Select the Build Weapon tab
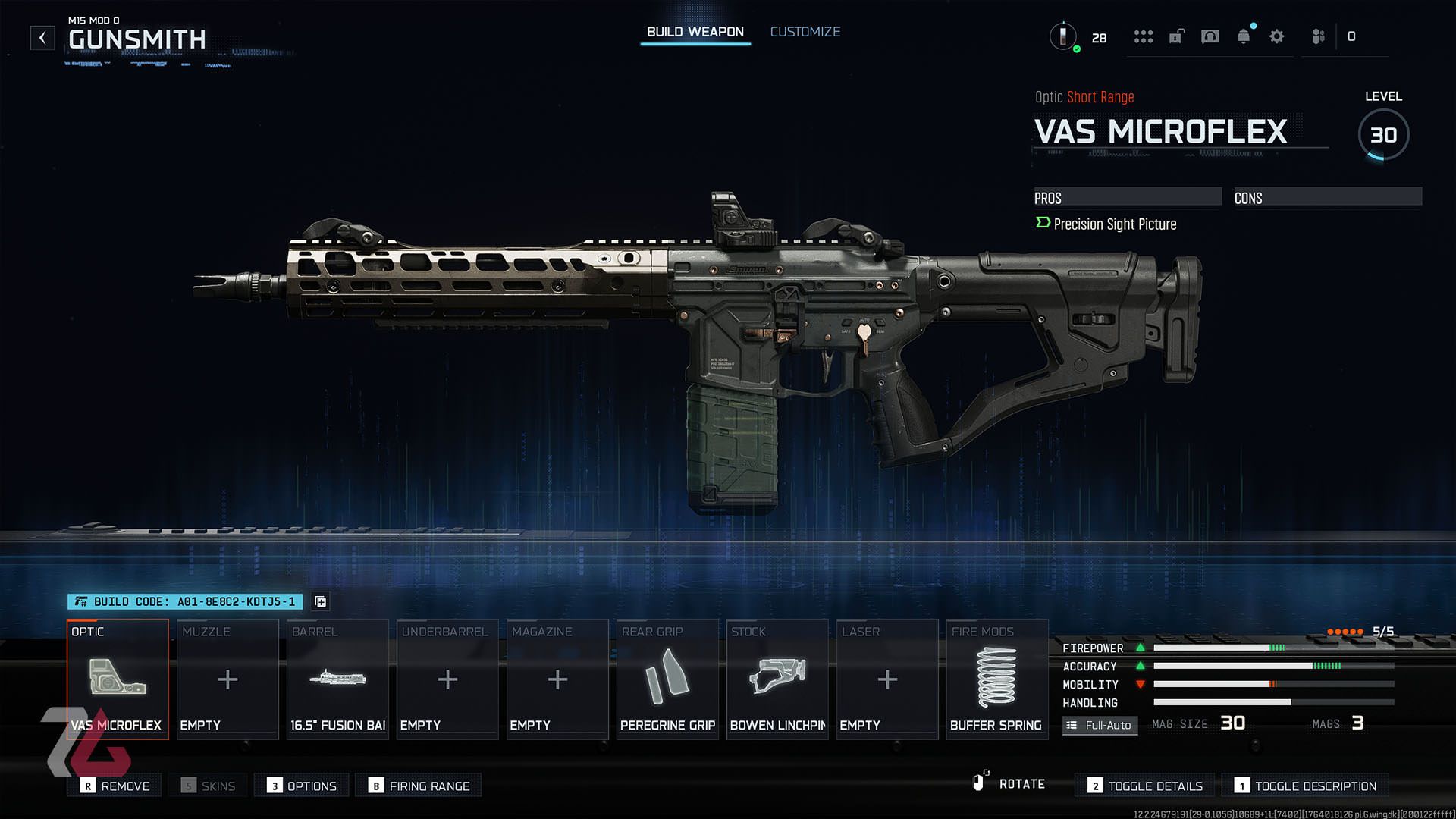1456x819 pixels. [x=694, y=31]
